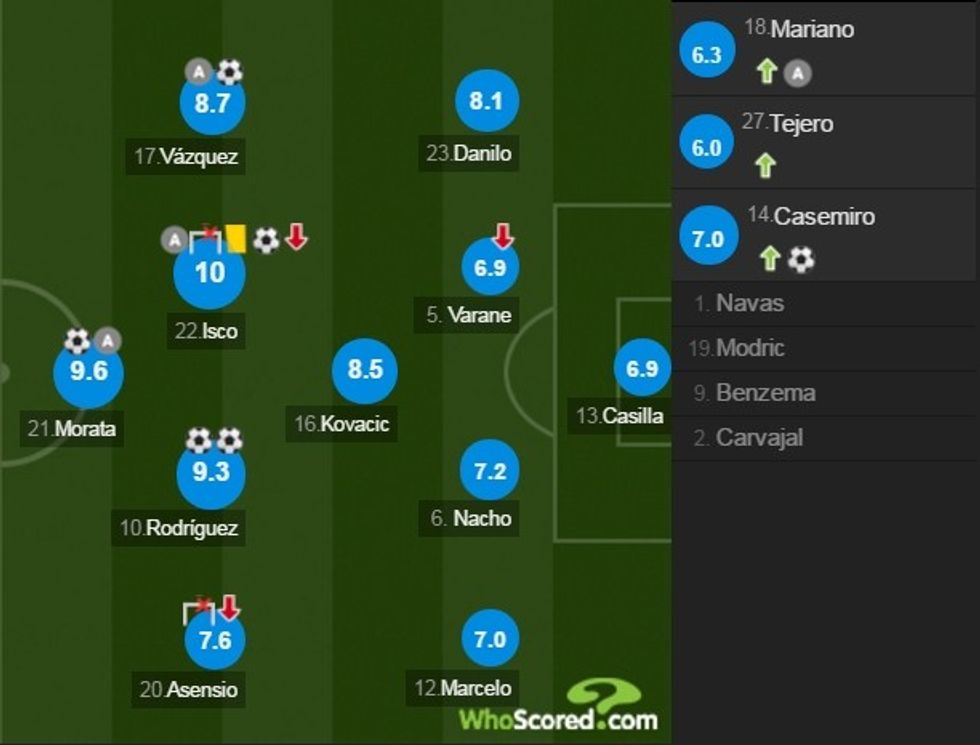The height and width of the screenshot is (745, 980).
Task: Click Nacho's 7.2 rating bubble
Action: tap(490, 472)
